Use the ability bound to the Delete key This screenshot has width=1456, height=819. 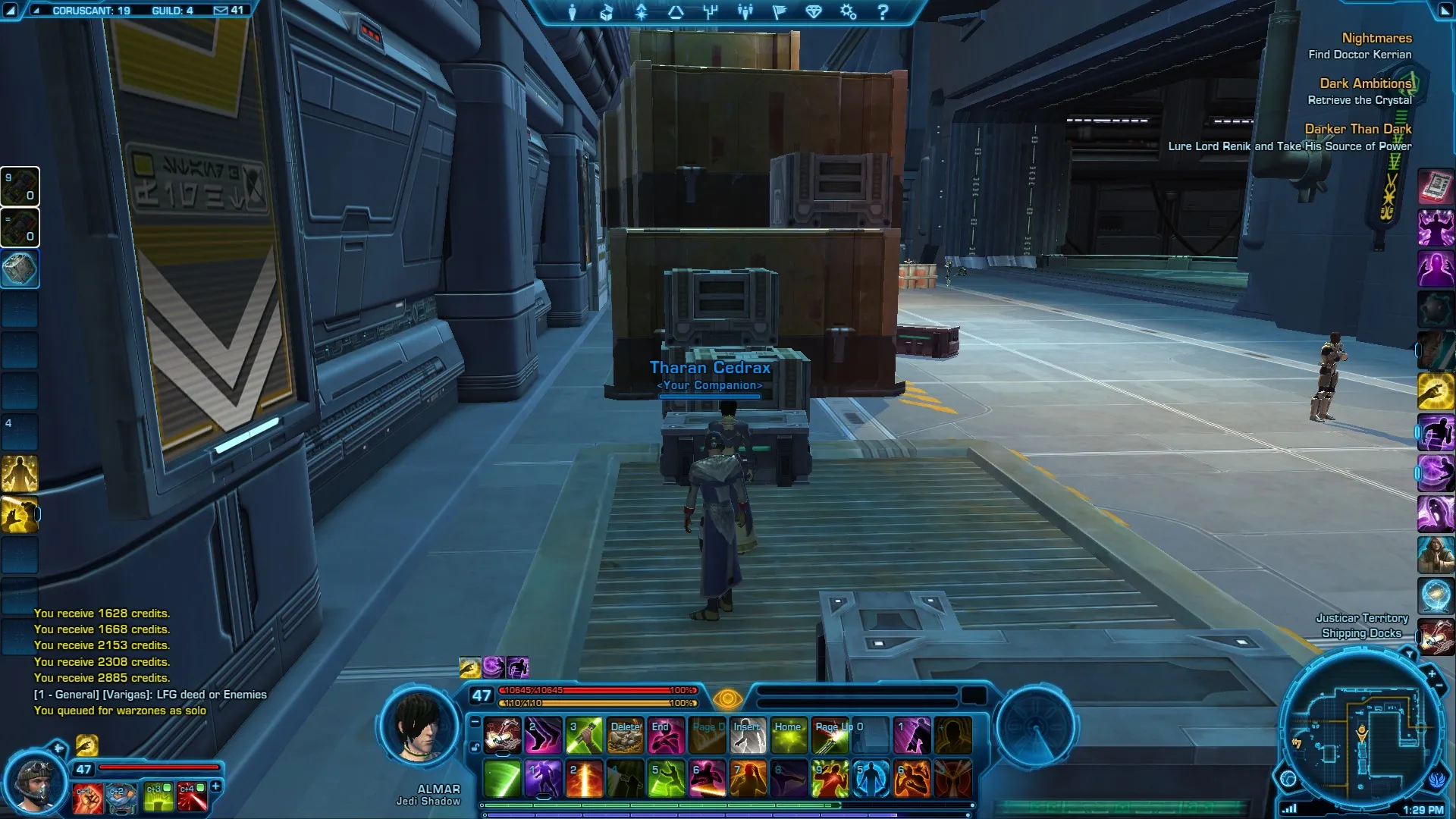625,736
